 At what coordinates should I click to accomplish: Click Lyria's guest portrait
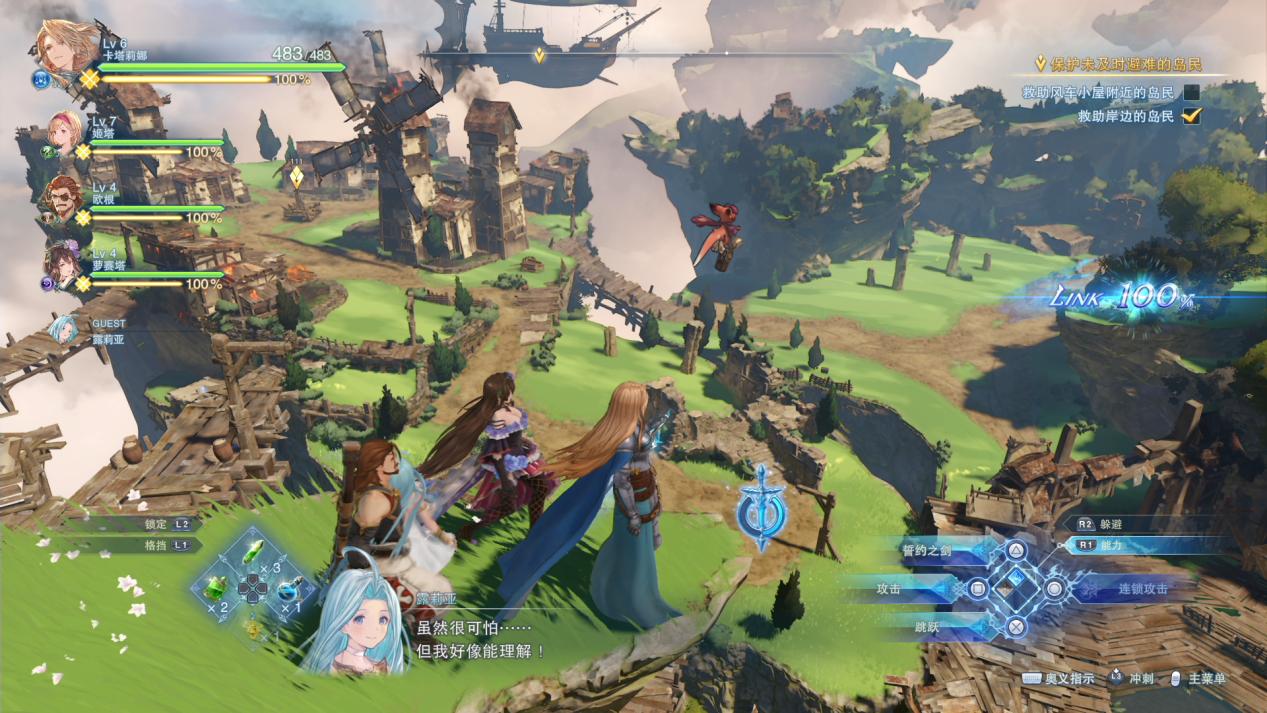coord(63,328)
